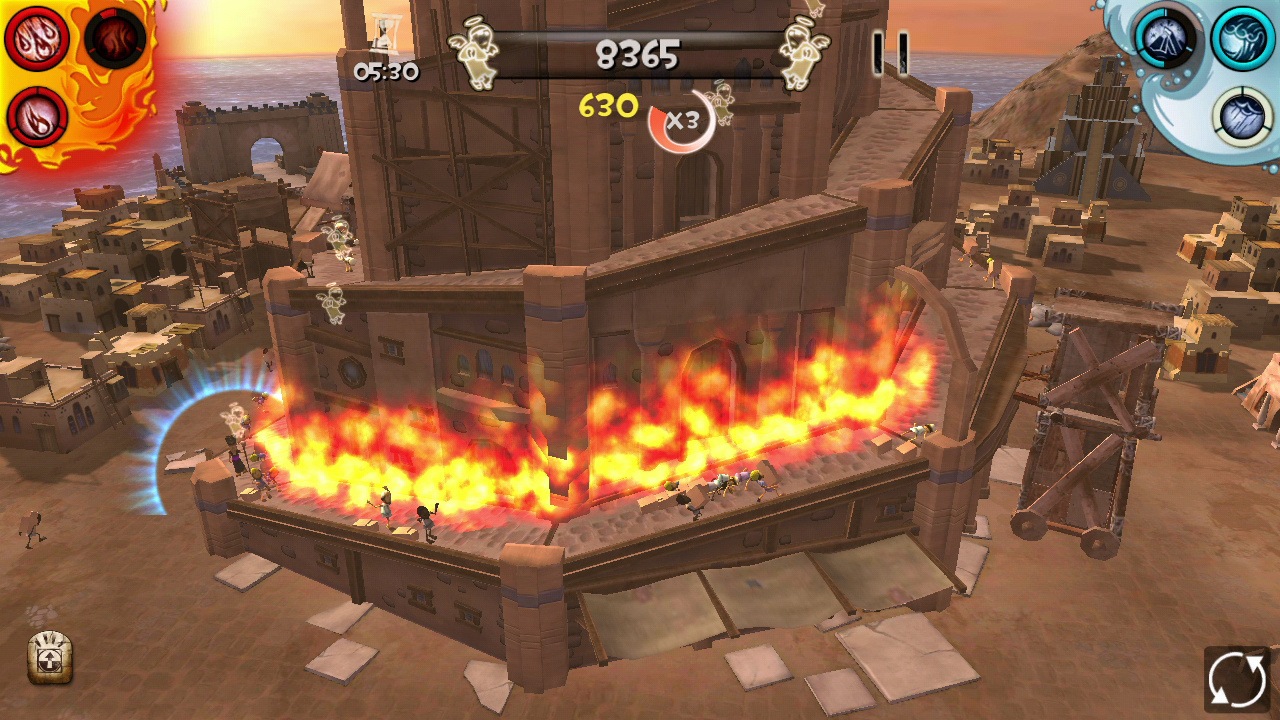Cast the single fireball power
Image resolution: width=1280 pixels, height=720 pixels.
37,116
